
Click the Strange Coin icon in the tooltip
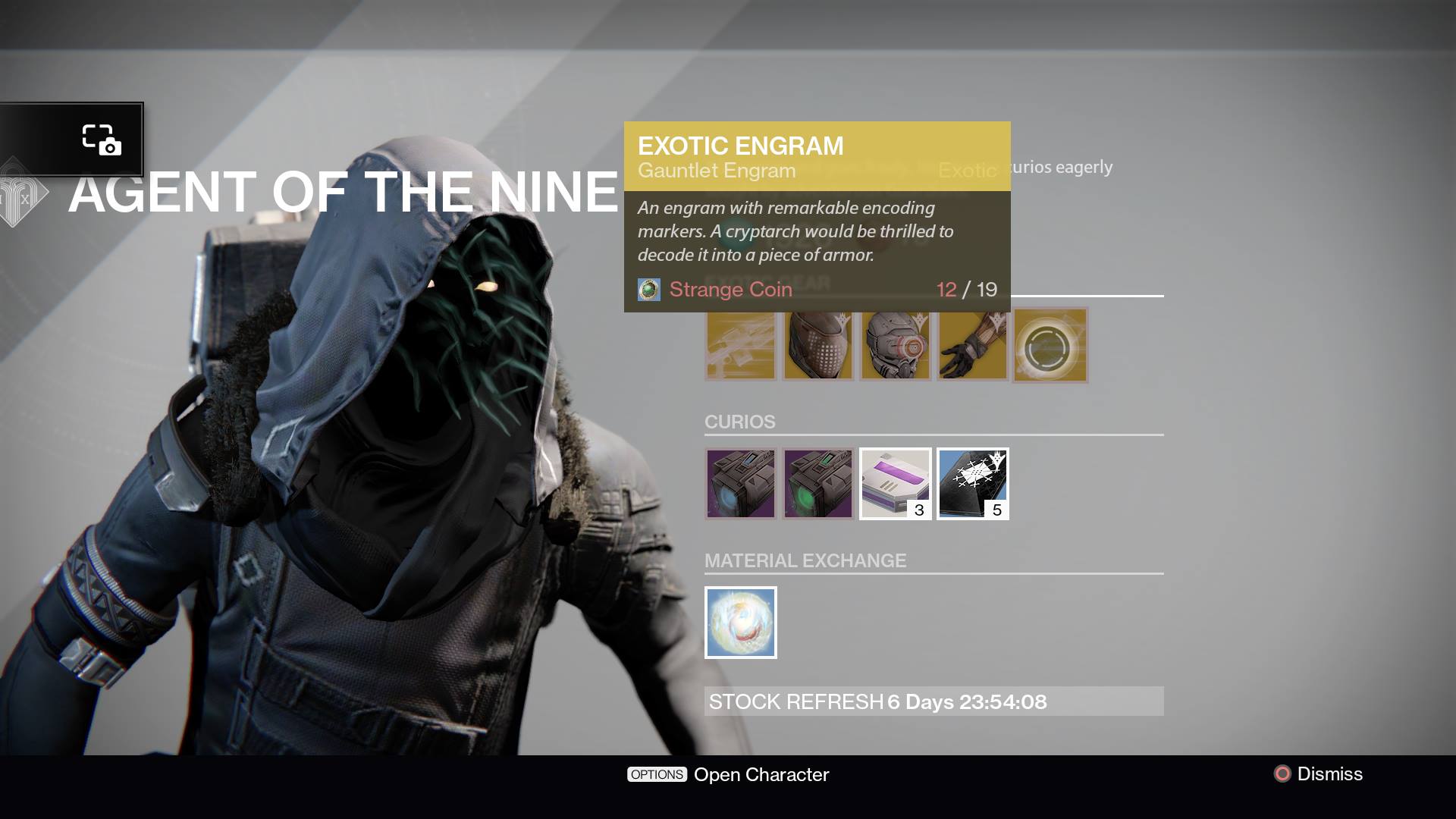[x=648, y=289]
